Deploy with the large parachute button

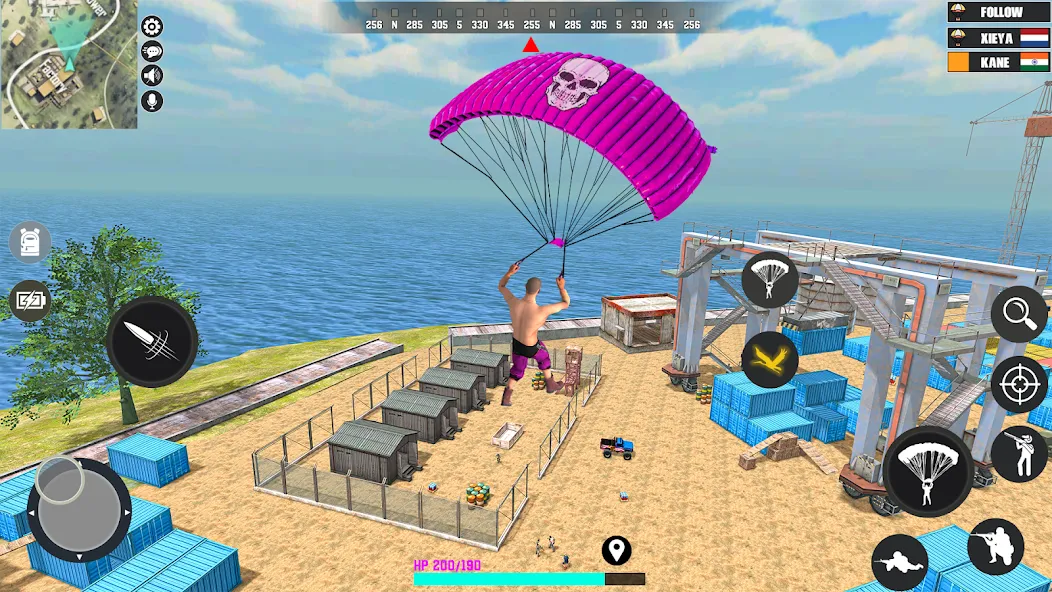coord(928,472)
